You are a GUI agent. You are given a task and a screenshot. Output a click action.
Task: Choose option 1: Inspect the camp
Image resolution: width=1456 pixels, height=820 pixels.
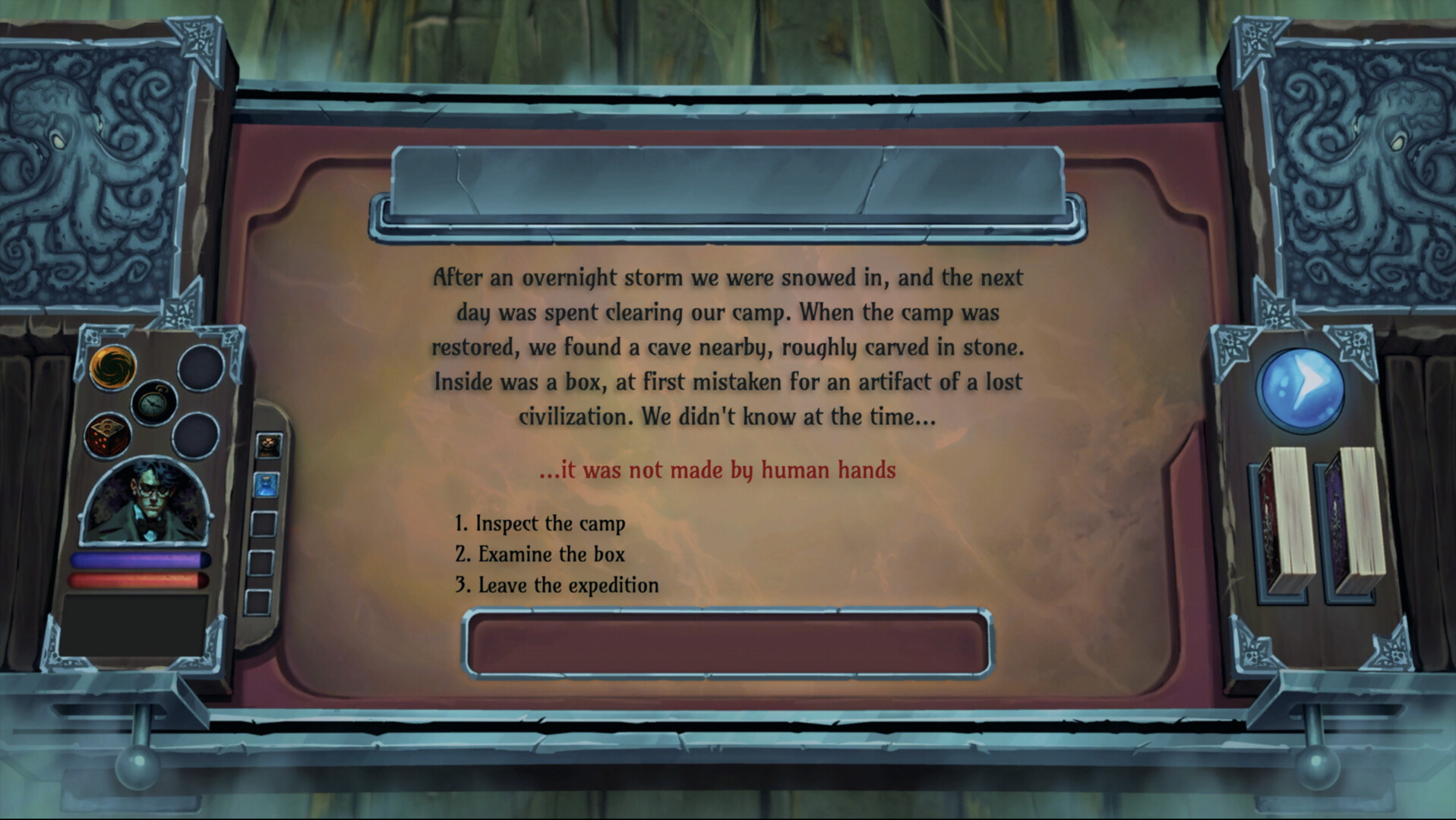point(541,523)
